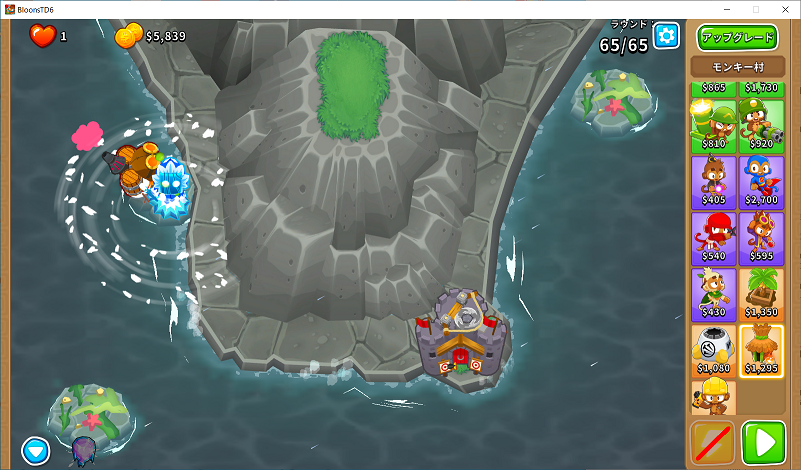The width and height of the screenshot is (801, 470).
Task: Minimize the BloonsTD6 window
Action: (726, 9)
